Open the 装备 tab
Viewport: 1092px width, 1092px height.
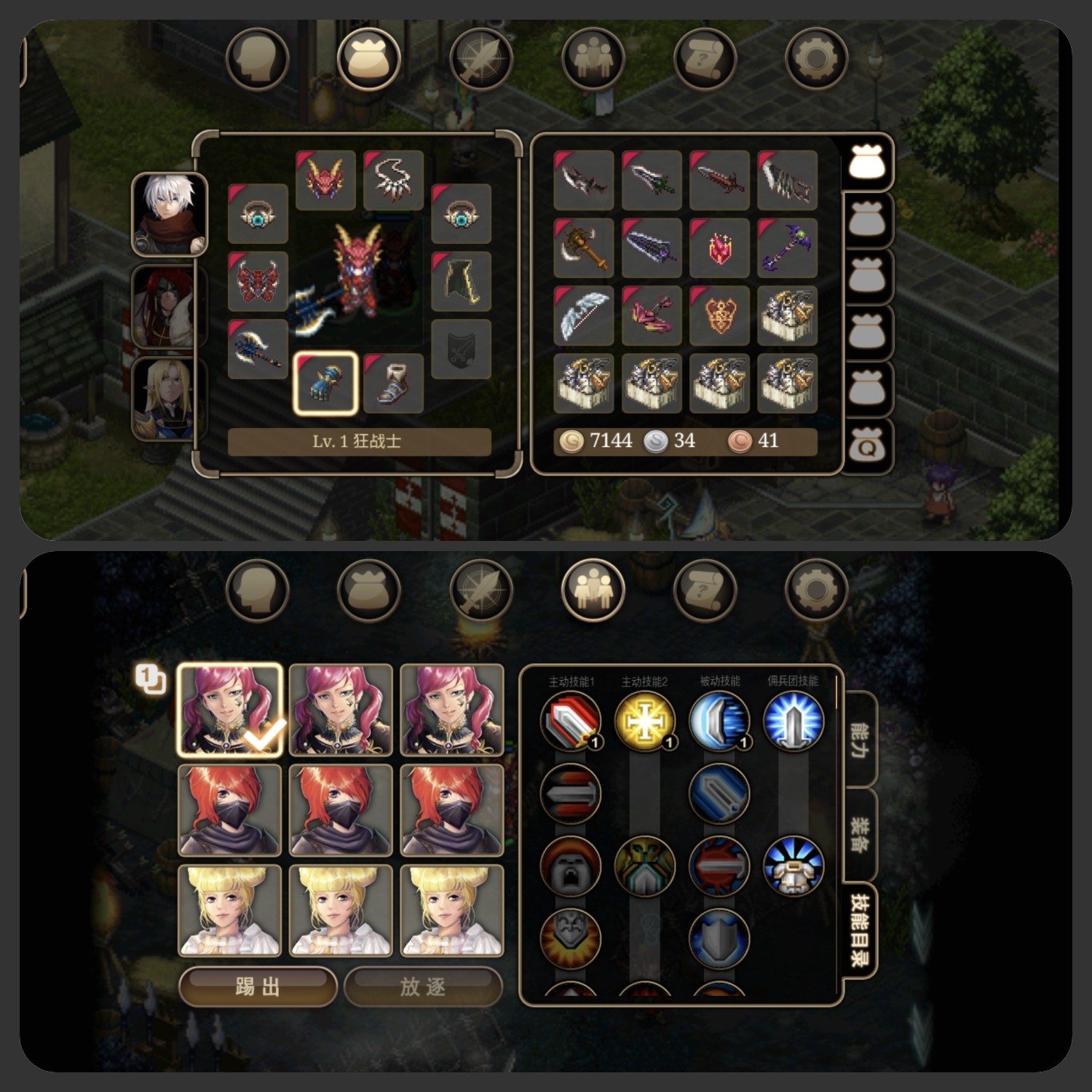[859, 834]
